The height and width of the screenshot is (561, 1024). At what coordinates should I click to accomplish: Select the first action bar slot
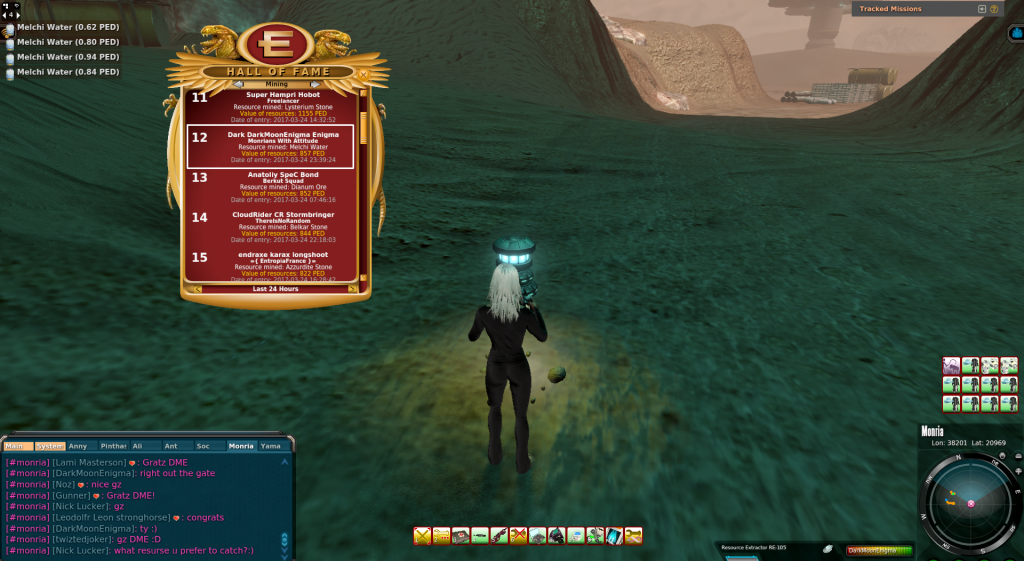click(x=422, y=536)
